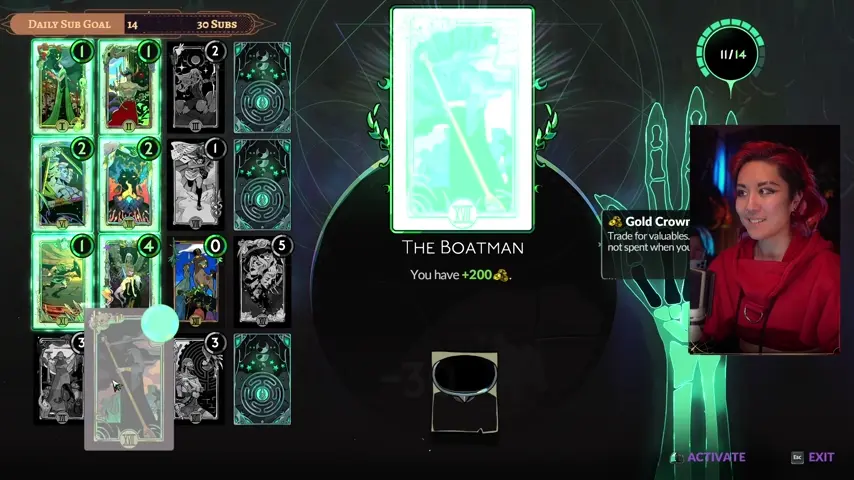Image resolution: width=854 pixels, height=480 pixels.
Task: Select the grey Origination card costing 5
Action: [262, 281]
